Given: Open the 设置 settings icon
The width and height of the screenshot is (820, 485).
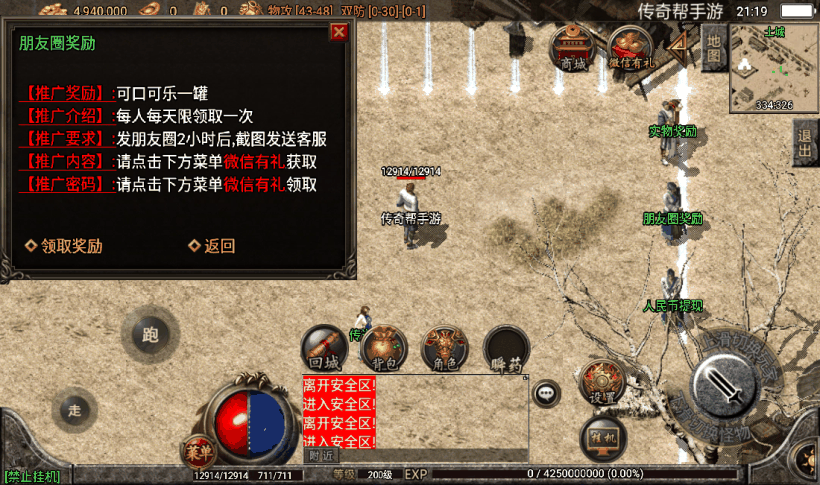Looking at the screenshot, I should point(602,383).
